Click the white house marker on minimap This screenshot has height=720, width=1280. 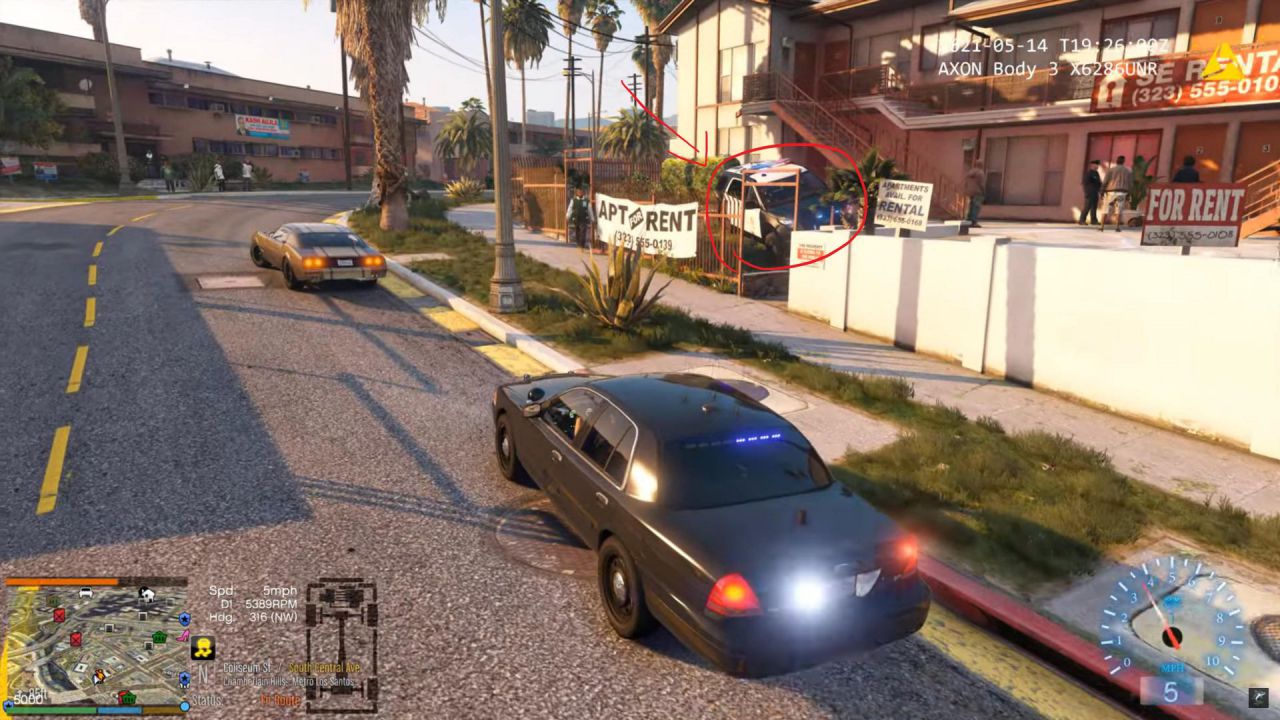[x=147, y=593]
